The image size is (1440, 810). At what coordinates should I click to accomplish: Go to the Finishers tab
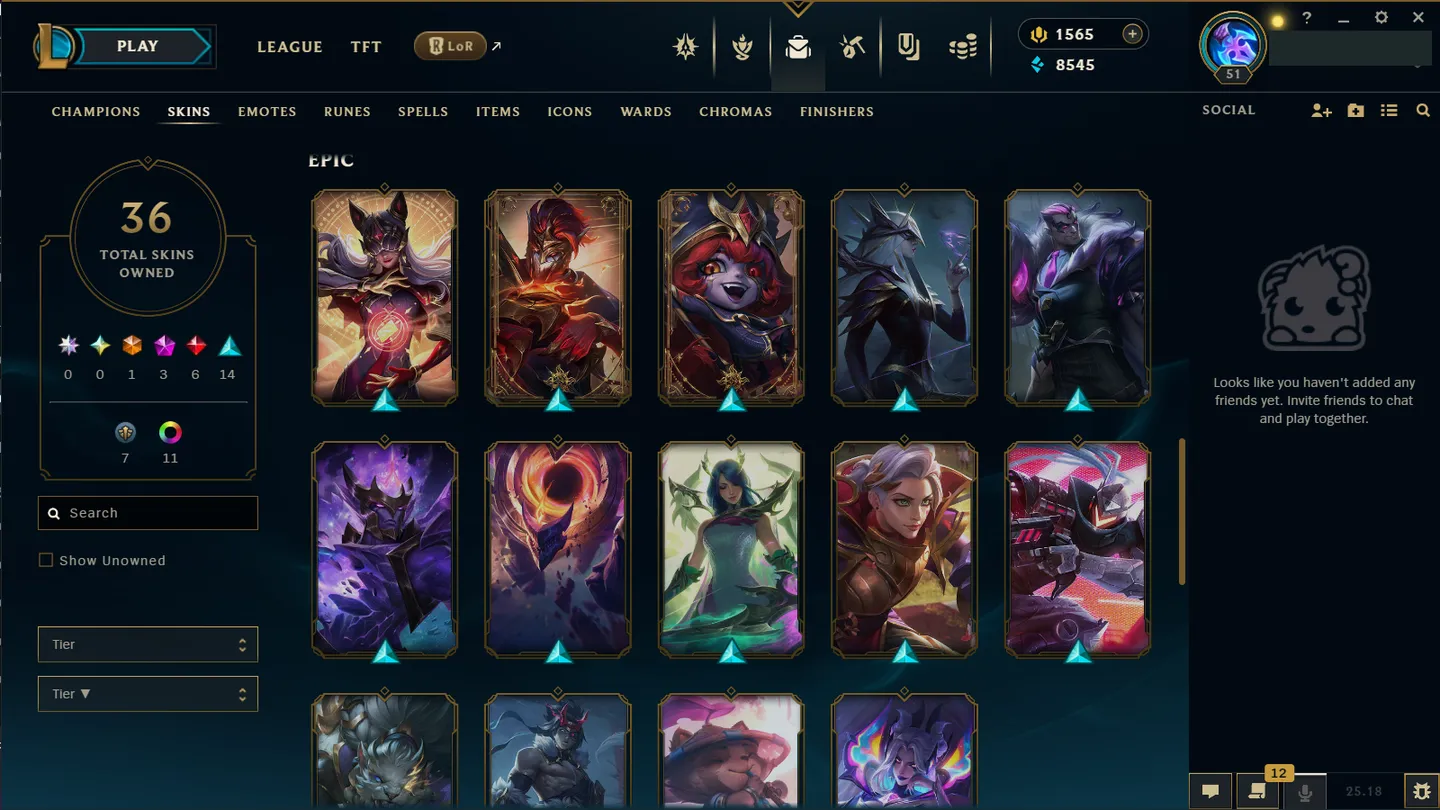pos(836,112)
